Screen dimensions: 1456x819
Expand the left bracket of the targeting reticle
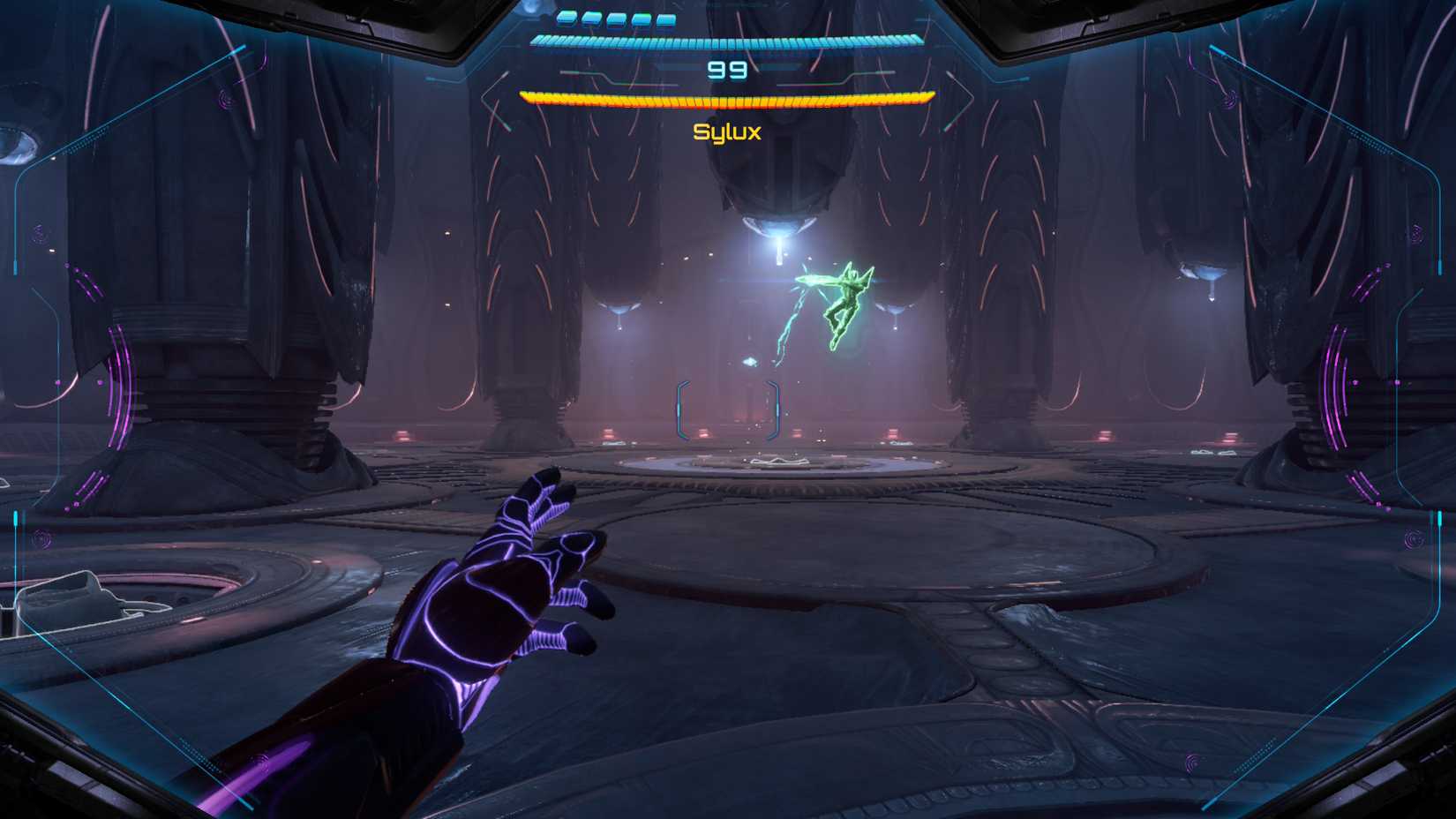(682, 409)
